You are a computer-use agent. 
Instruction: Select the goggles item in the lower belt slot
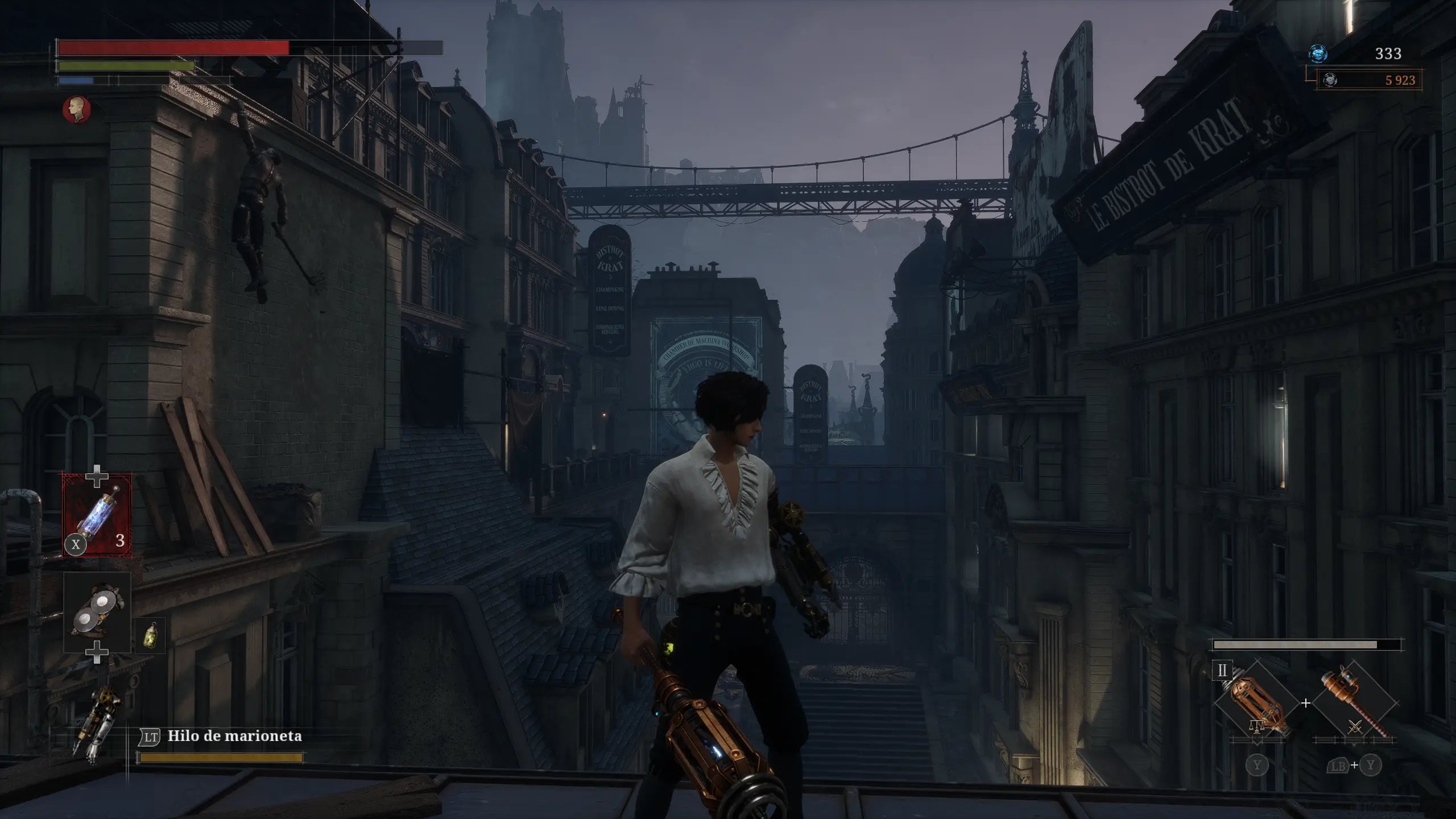pyautogui.click(x=97, y=611)
